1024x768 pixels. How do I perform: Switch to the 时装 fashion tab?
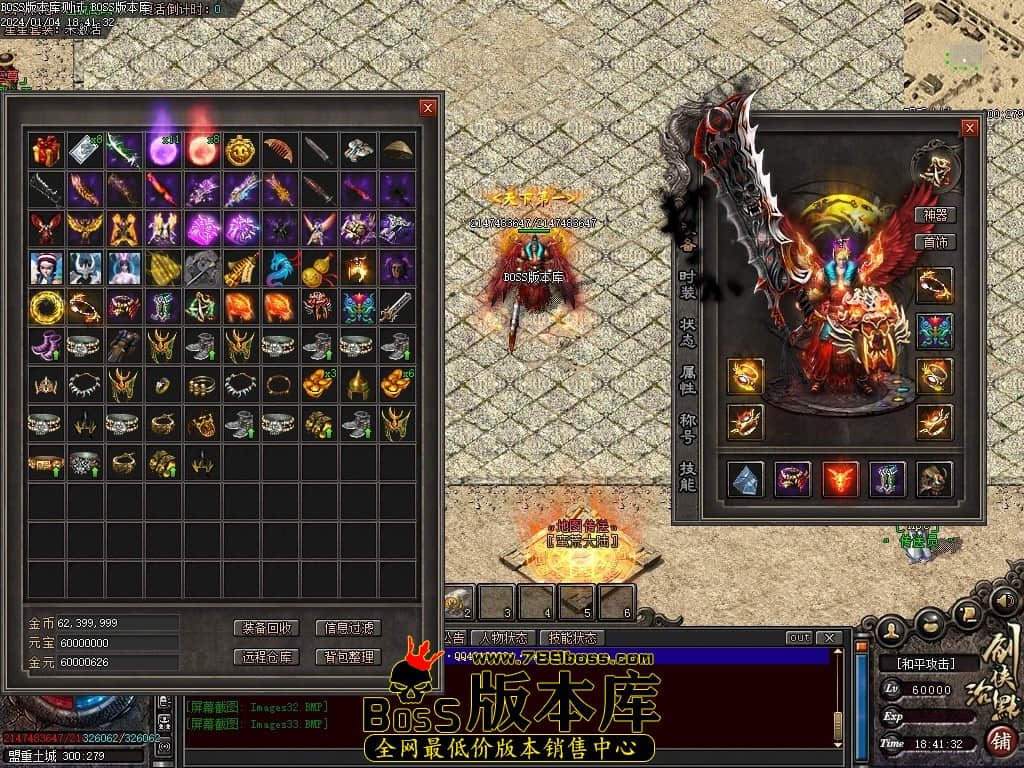click(687, 285)
